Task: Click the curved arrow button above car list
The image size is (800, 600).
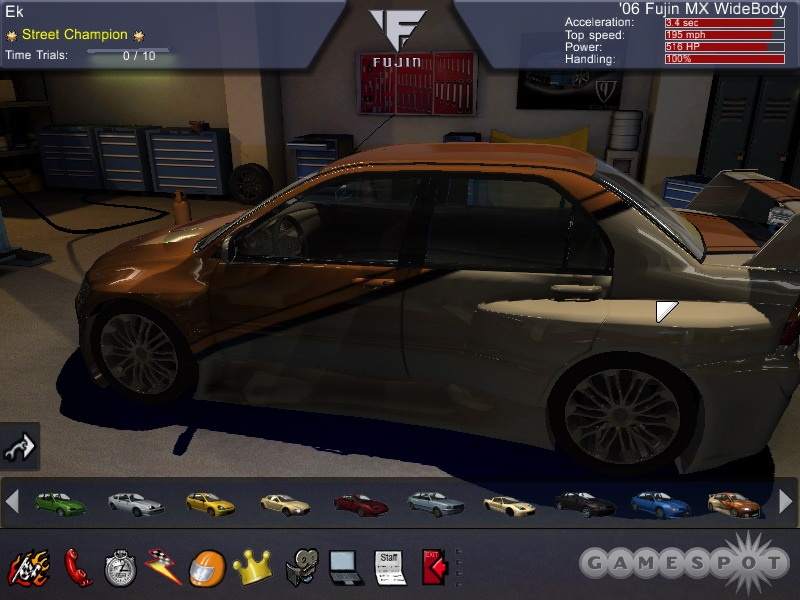Action: pos(19,446)
